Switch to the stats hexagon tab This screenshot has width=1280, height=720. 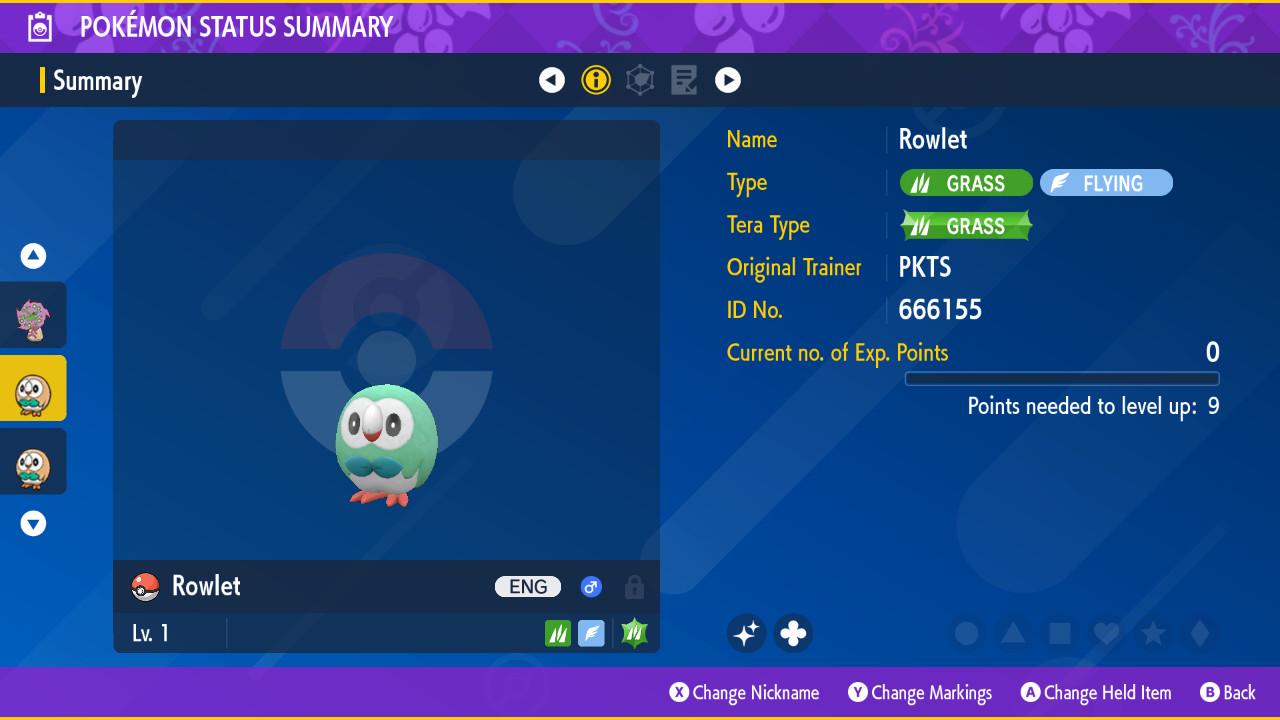coord(640,80)
